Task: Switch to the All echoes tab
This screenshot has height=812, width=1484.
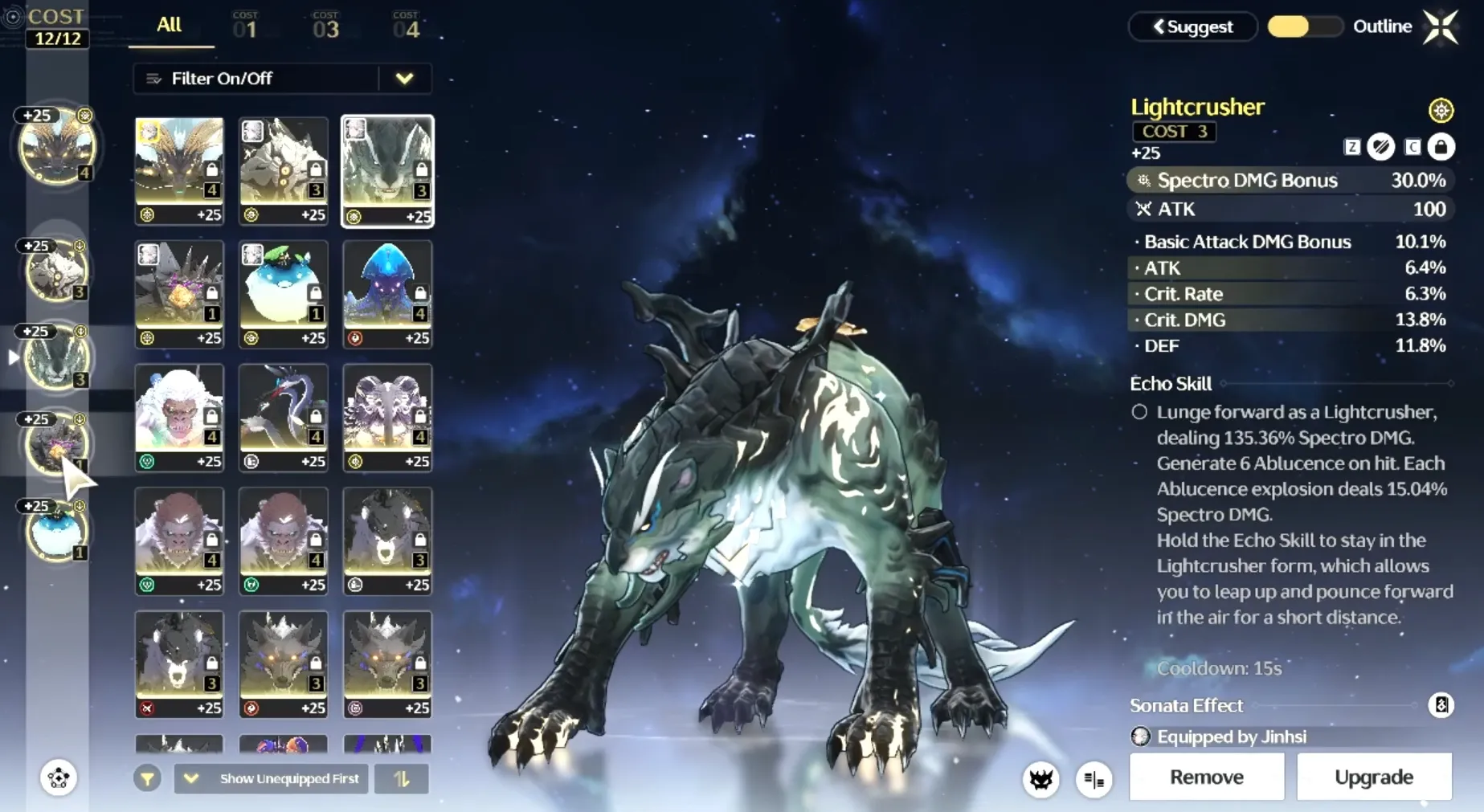Action: pos(170,26)
